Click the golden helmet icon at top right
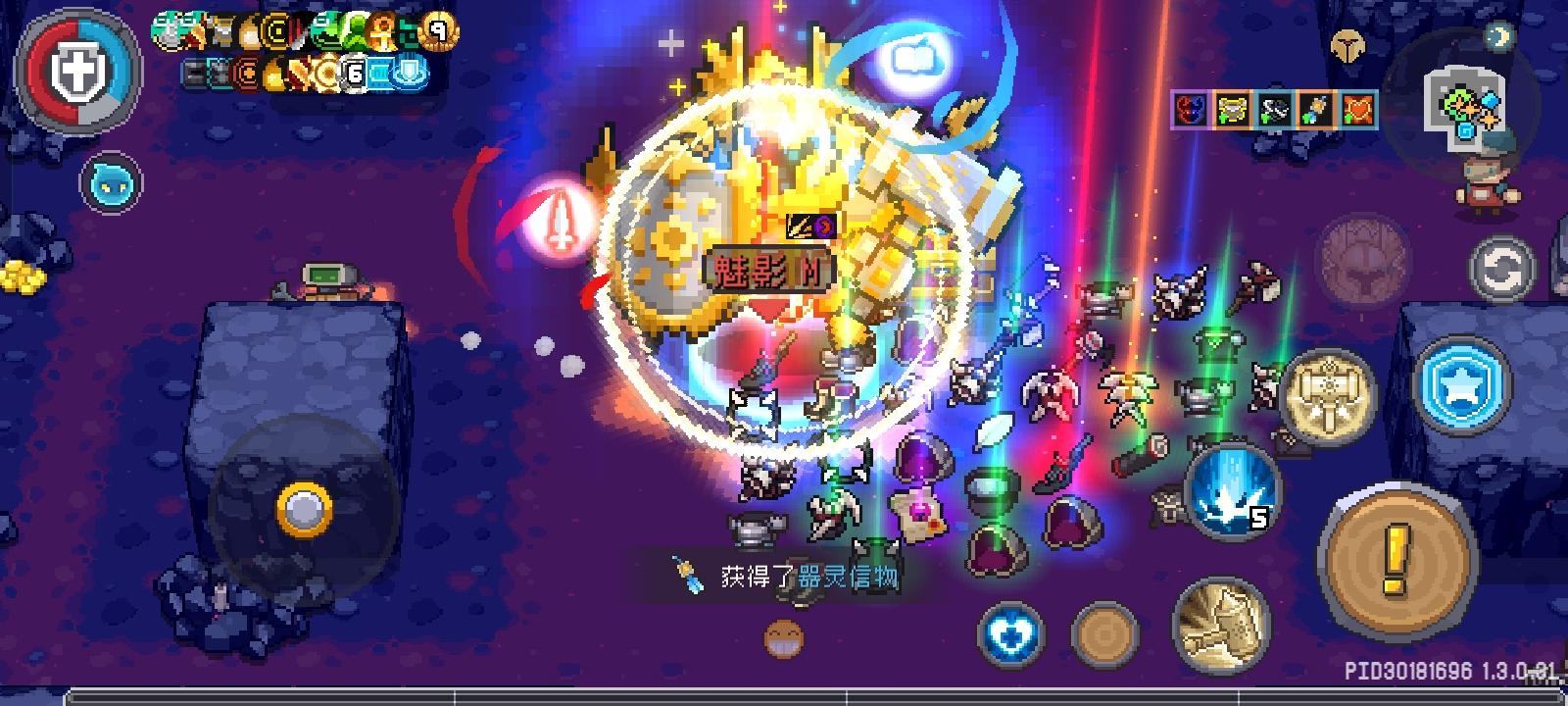The height and width of the screenshot is (706, 1568). [x=1350, y=46]
